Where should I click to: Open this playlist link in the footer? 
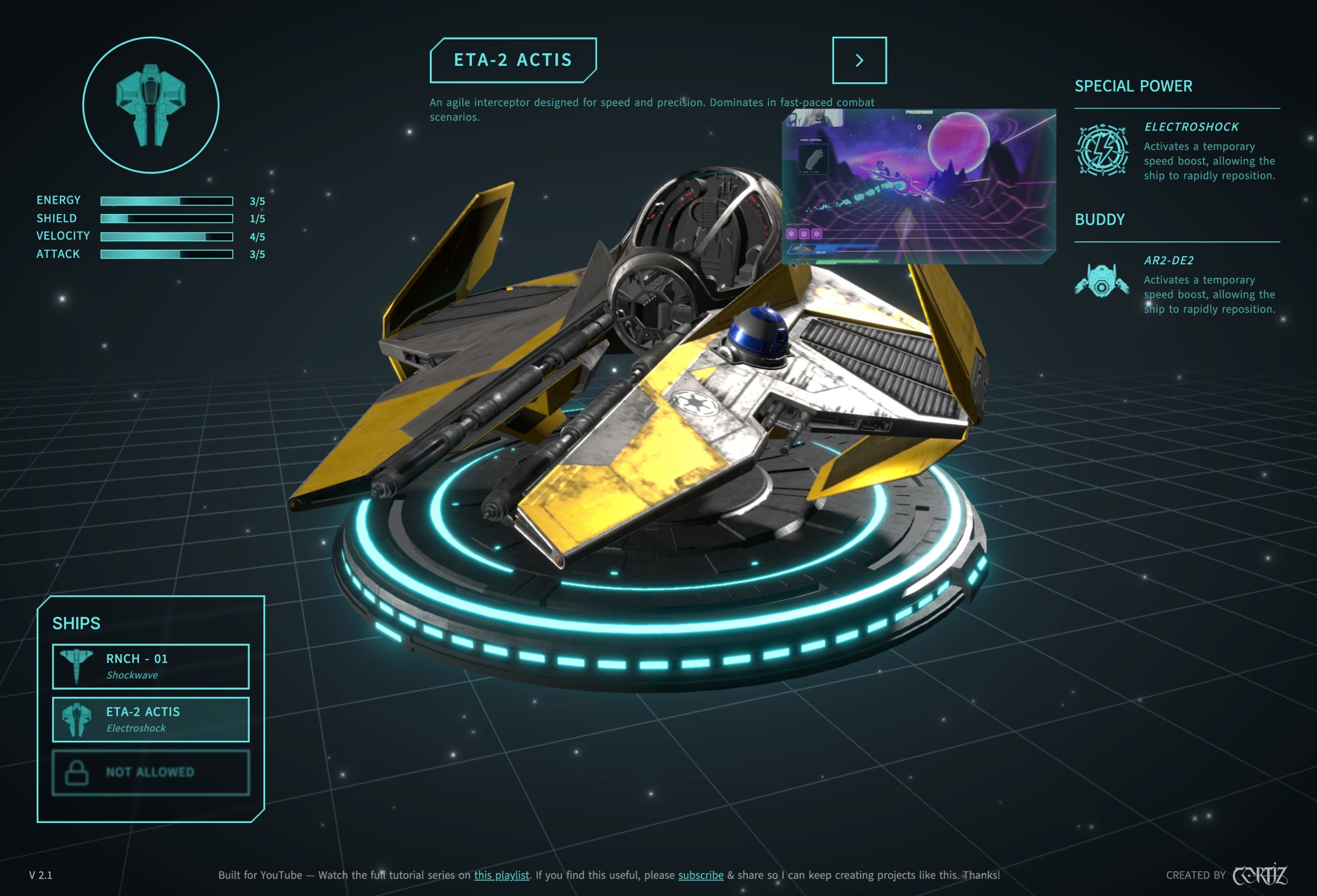[x=501, y=875]
